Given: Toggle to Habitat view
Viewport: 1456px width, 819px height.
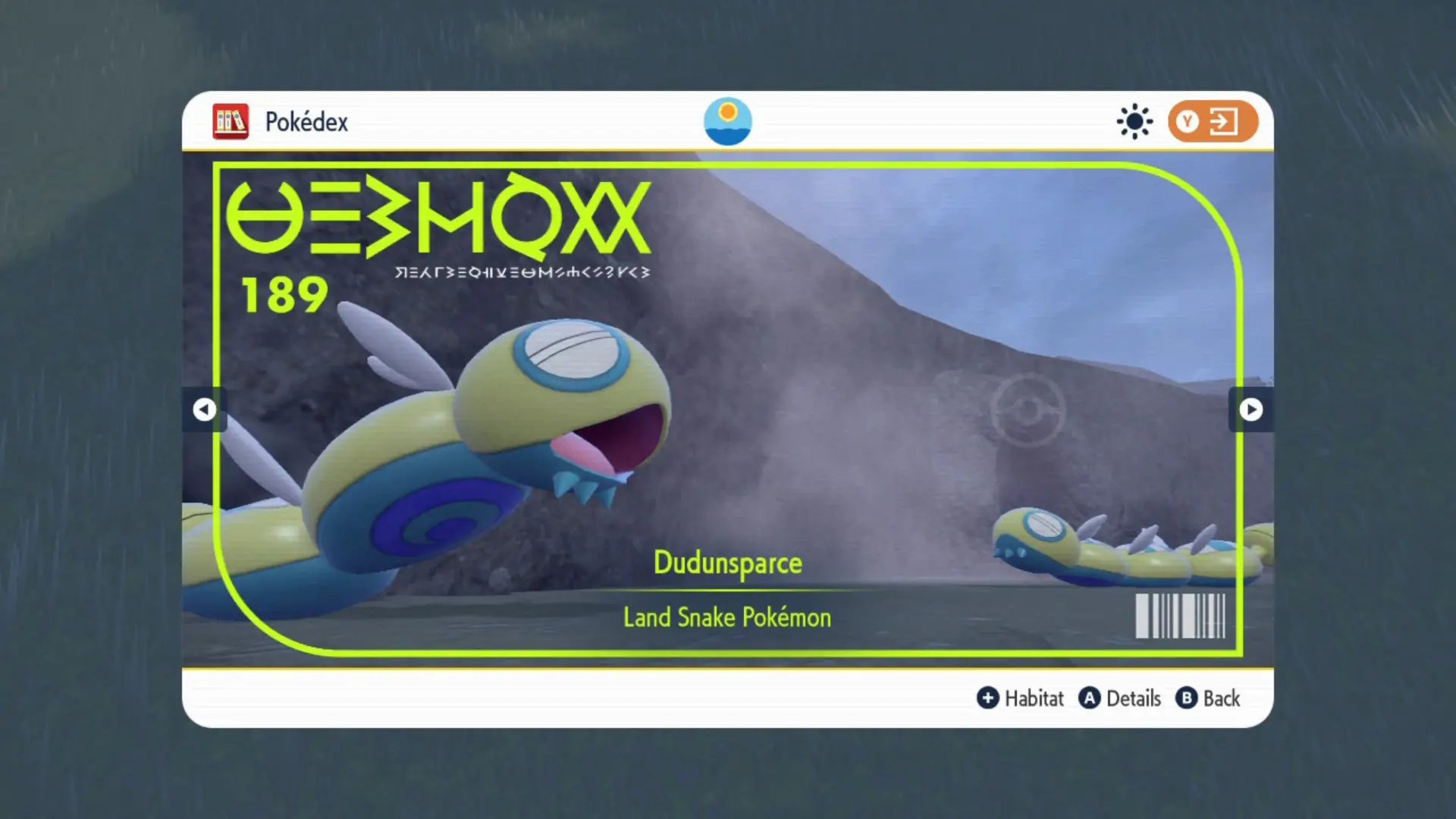Looking at the screenshot, I should tap(1021, 698).
